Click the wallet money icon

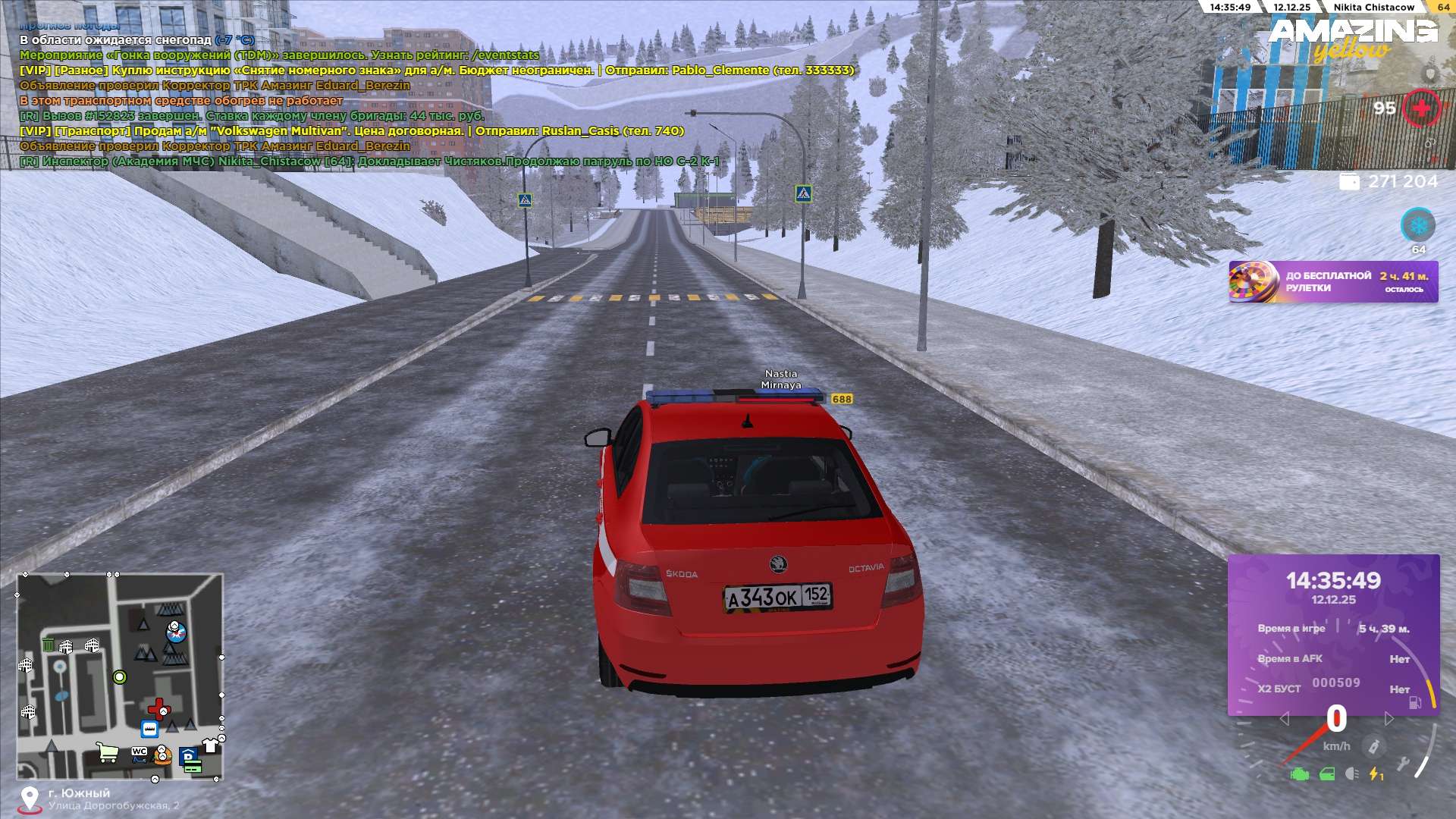[x=1349, y=182]
